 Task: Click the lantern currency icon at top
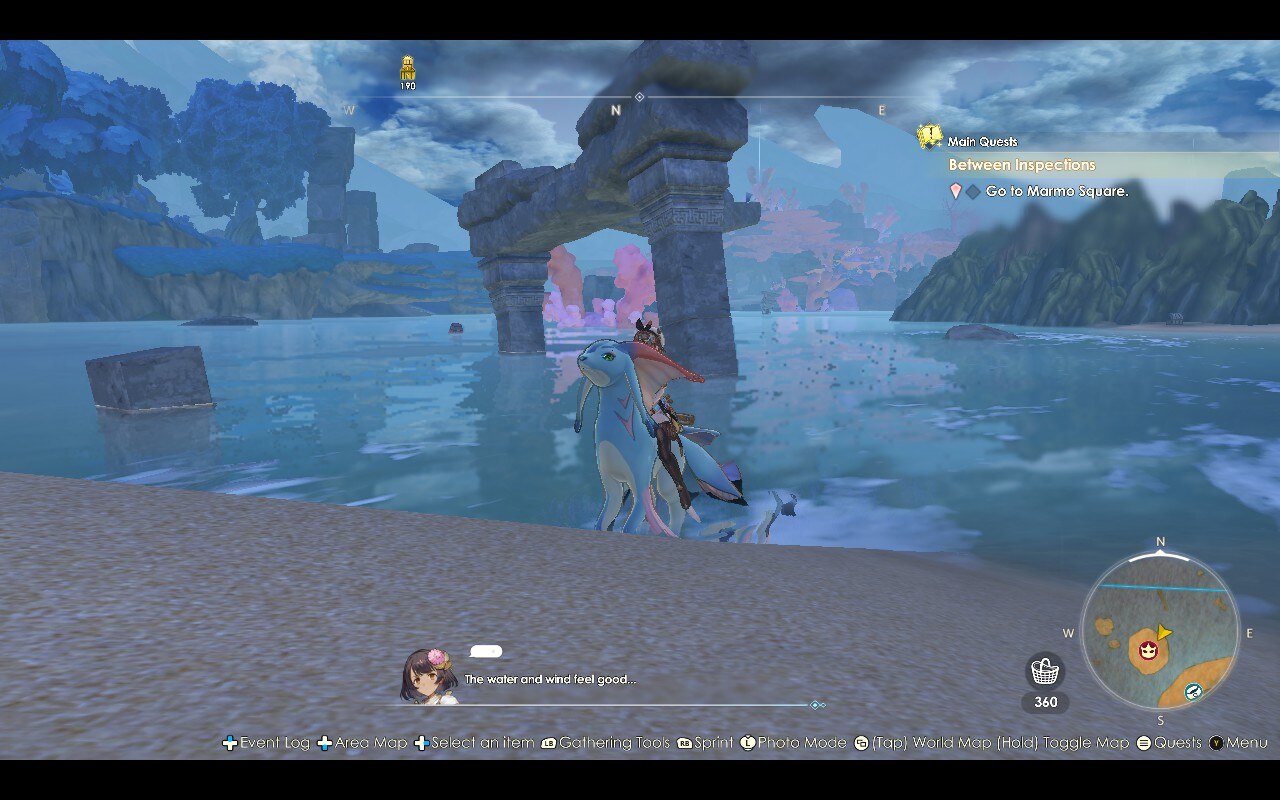click(406, 70)
